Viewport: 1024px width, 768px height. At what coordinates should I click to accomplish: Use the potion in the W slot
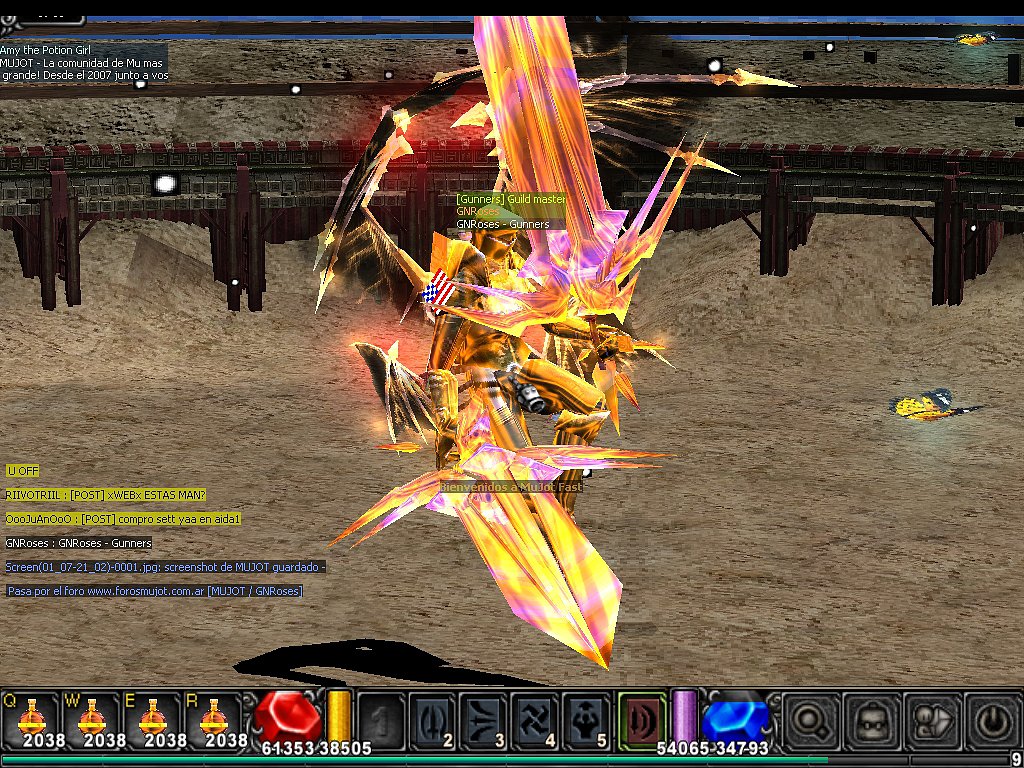(x=91, y=718)
